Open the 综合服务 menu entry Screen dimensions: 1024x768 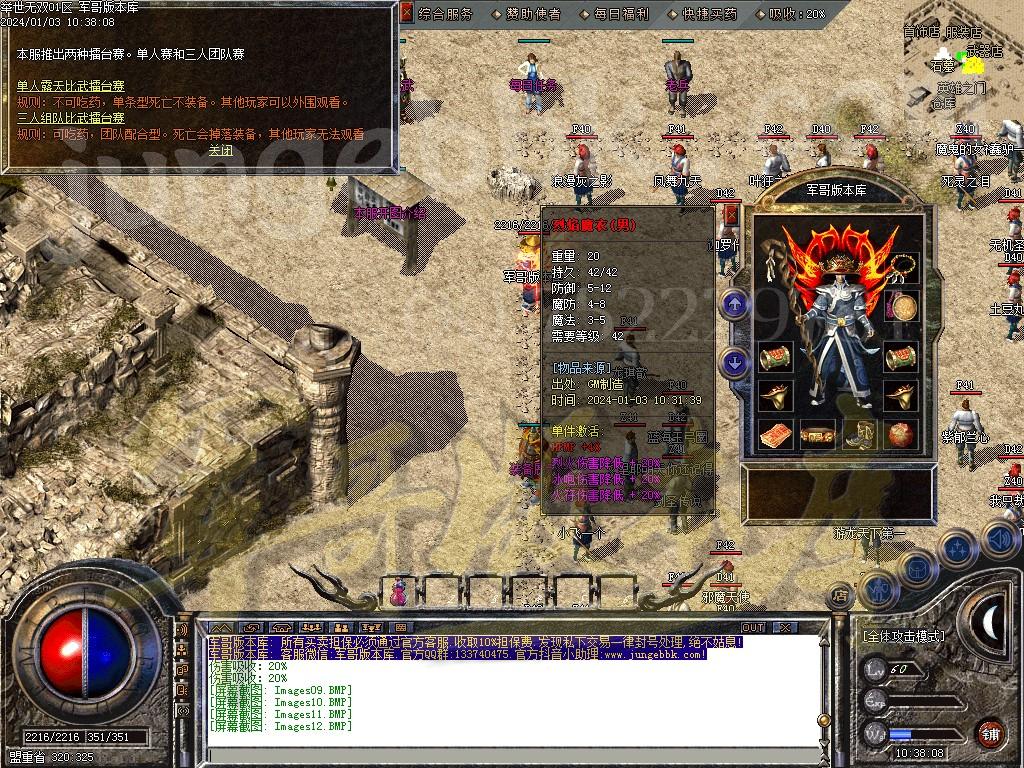(447, 14)
